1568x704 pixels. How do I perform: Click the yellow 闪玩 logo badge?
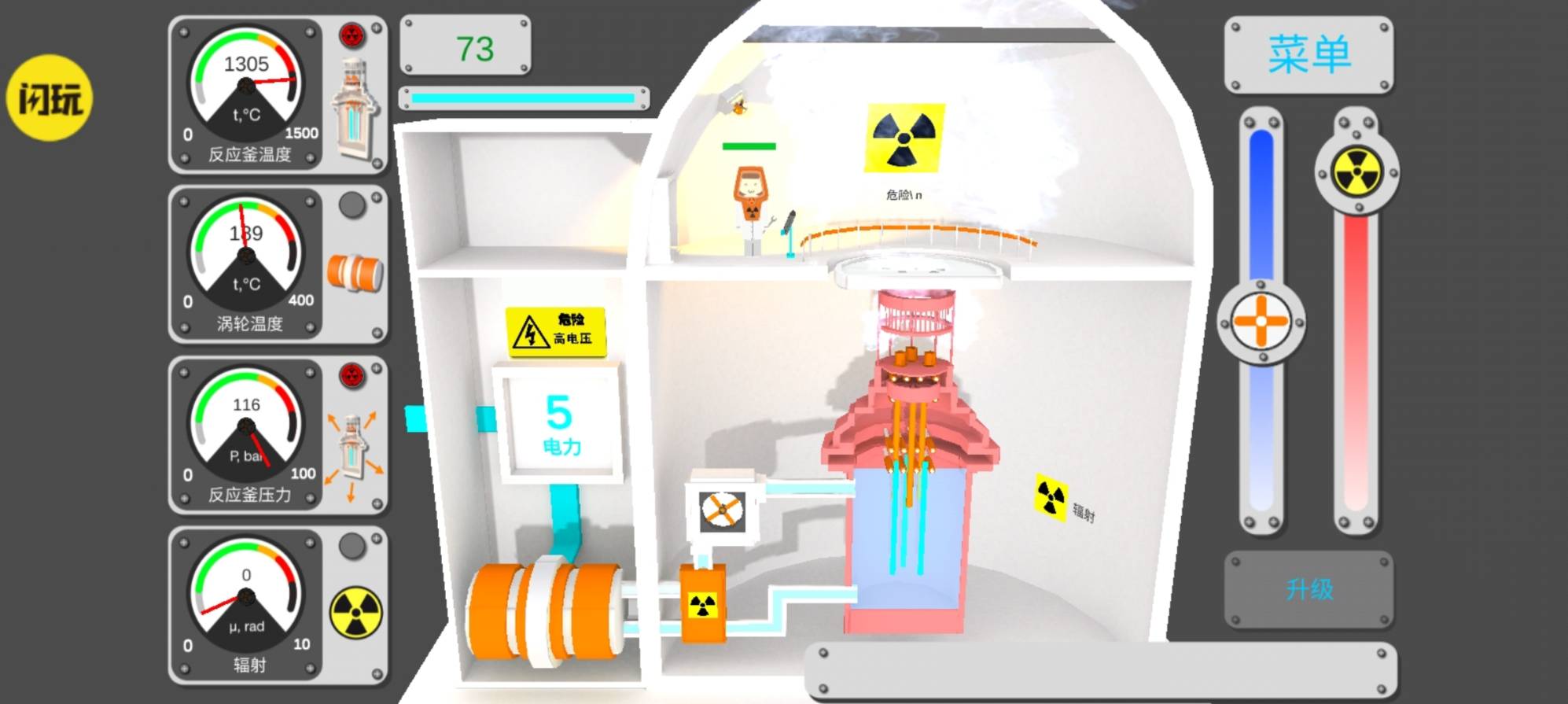(50, 98)
